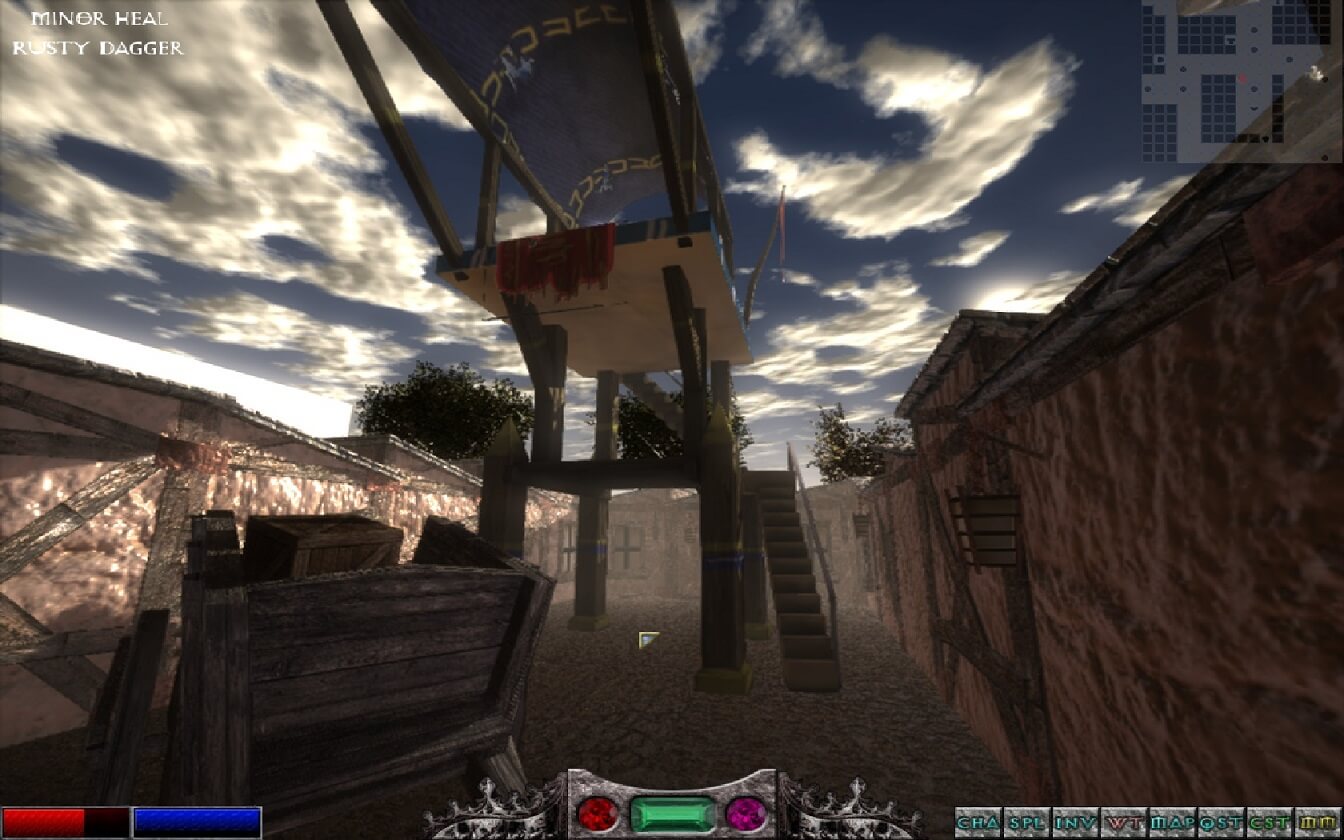Click the purple round gem
Image resolution: width=1344 pixels, height=840 pixels.
point(745,812)
